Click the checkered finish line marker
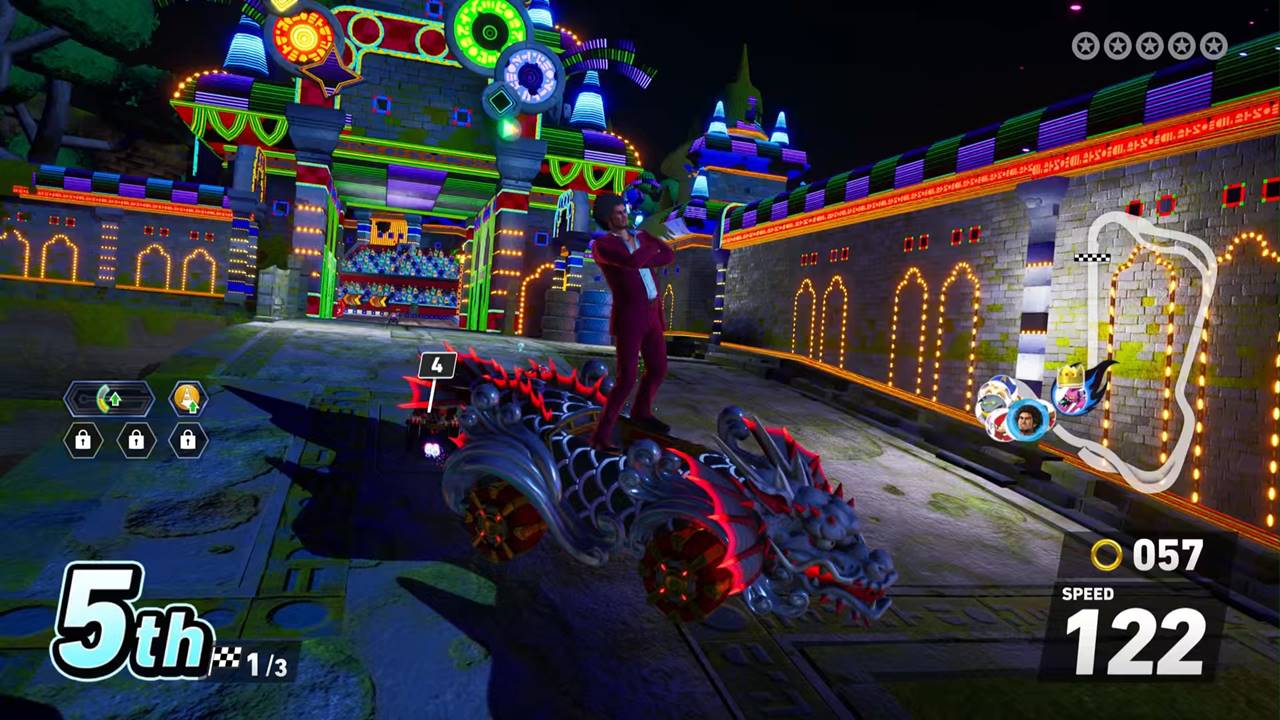Image resolution: width=1280 pixels, height=720 pixels. 1091,258
